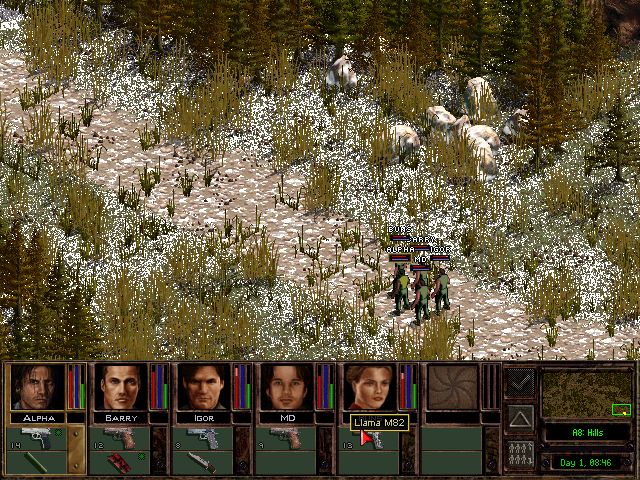Select Barry's red dynamite item slot
This screenshot has height=480, width=640.
120,462
